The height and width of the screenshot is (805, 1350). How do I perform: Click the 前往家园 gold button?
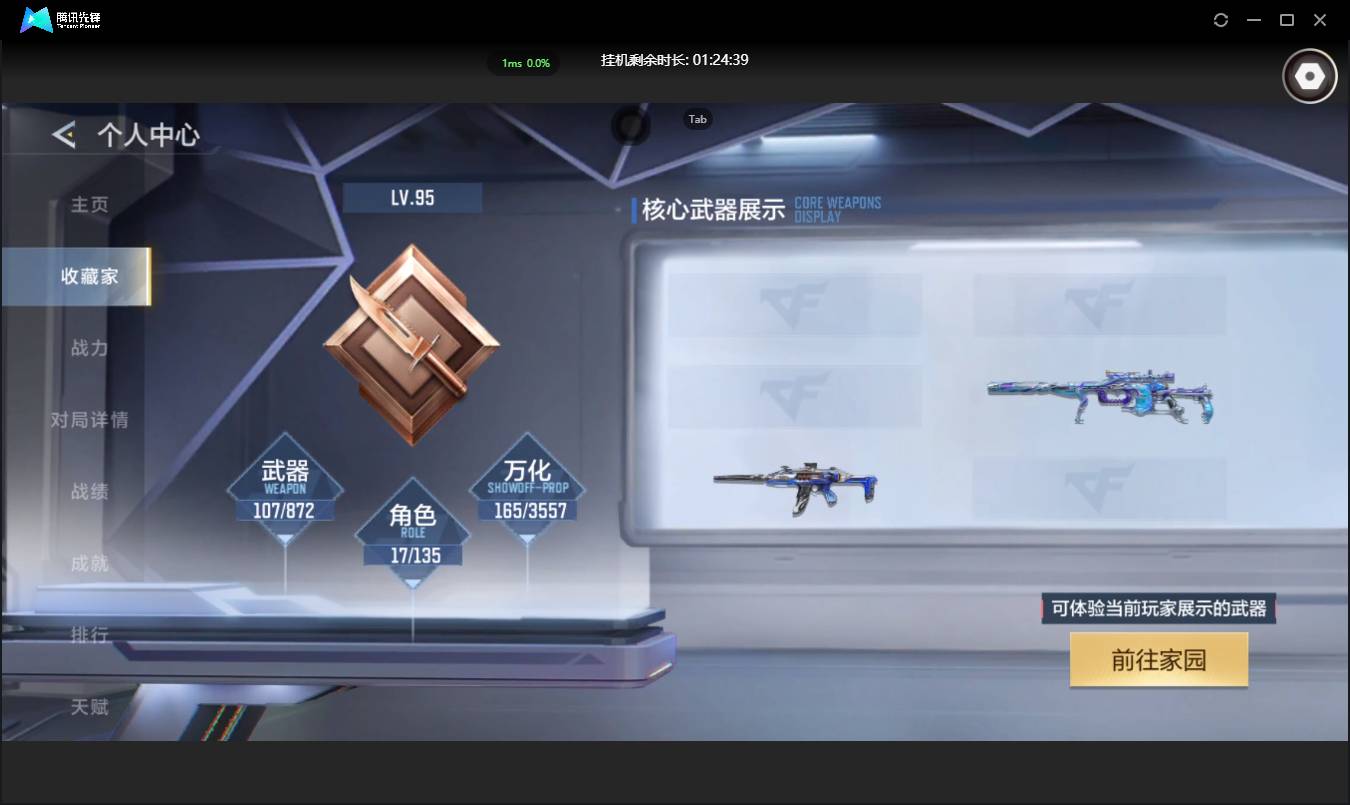click(1158, 660)
